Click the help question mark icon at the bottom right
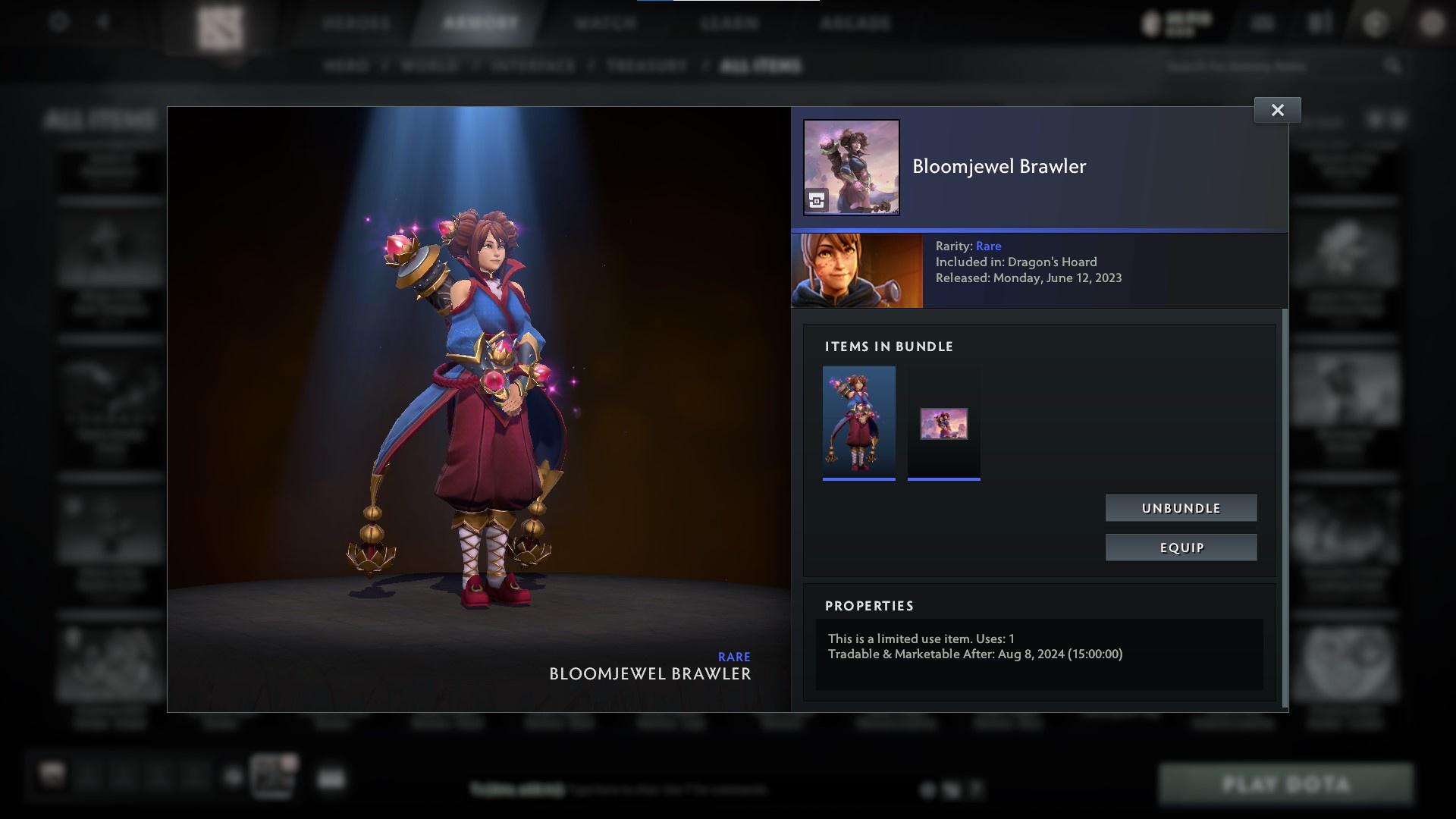 click(x=977, y=791)
